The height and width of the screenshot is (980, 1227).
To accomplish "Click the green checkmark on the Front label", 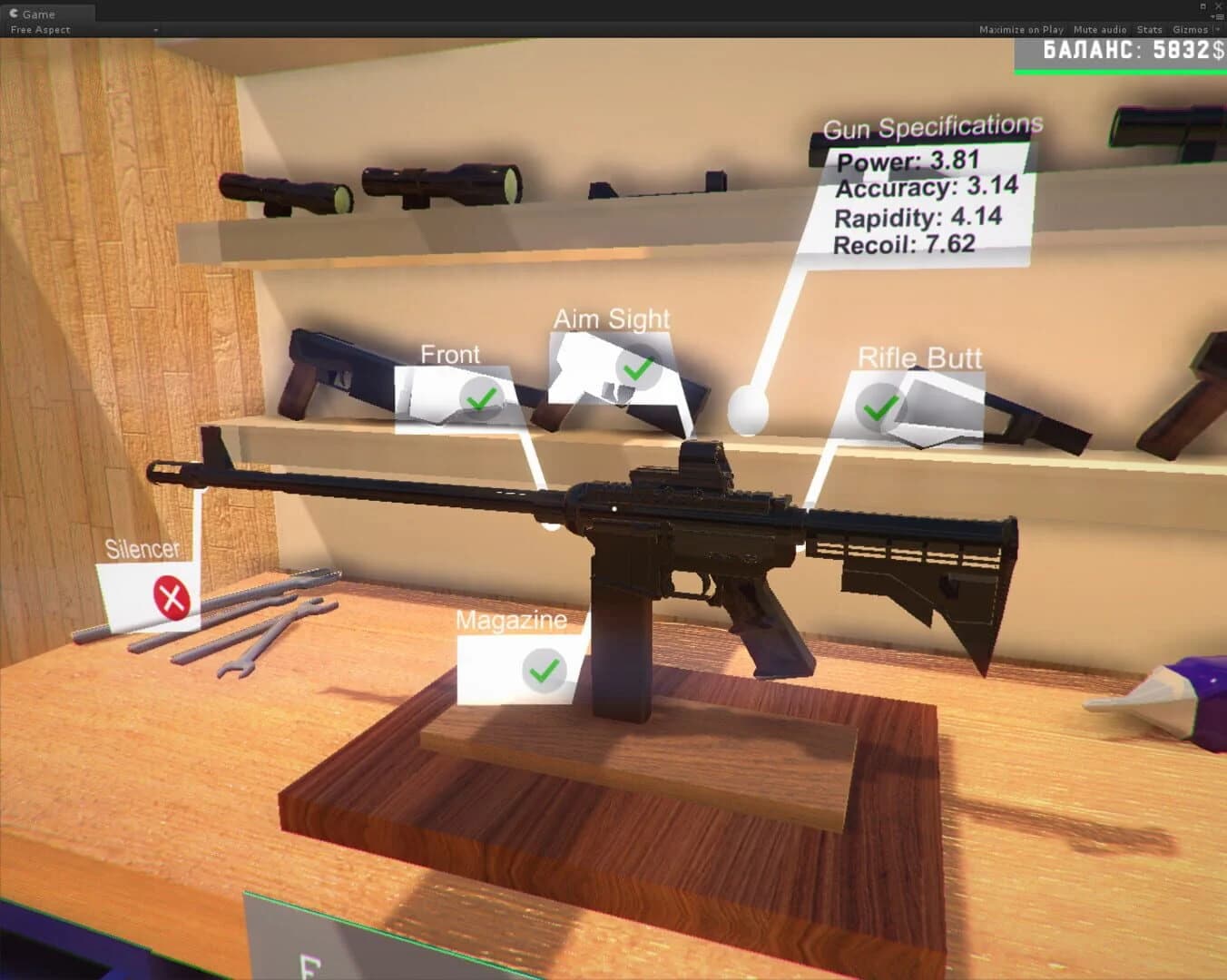I will point(481,399).
